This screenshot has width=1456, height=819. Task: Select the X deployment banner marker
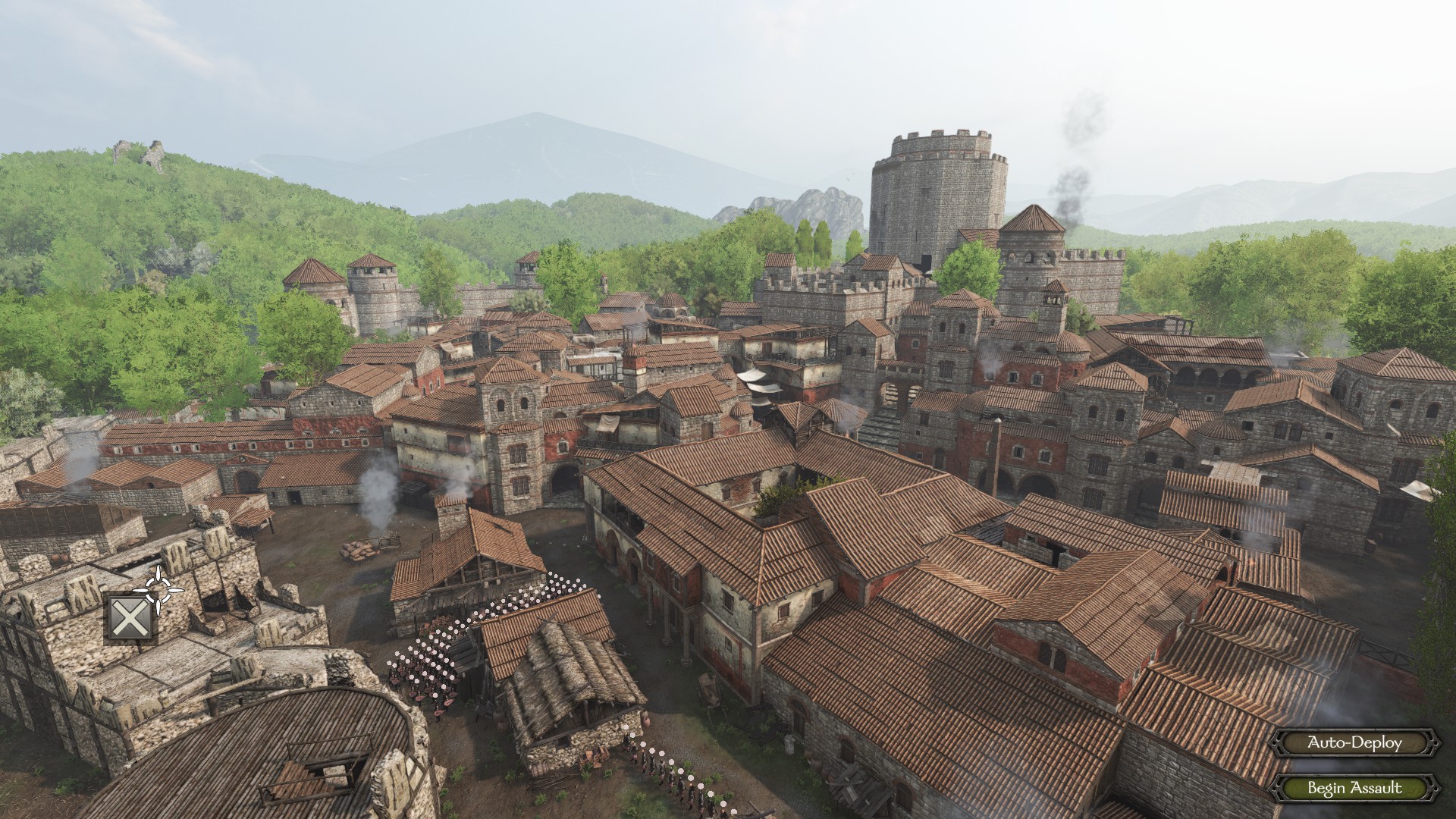(130, 617)
